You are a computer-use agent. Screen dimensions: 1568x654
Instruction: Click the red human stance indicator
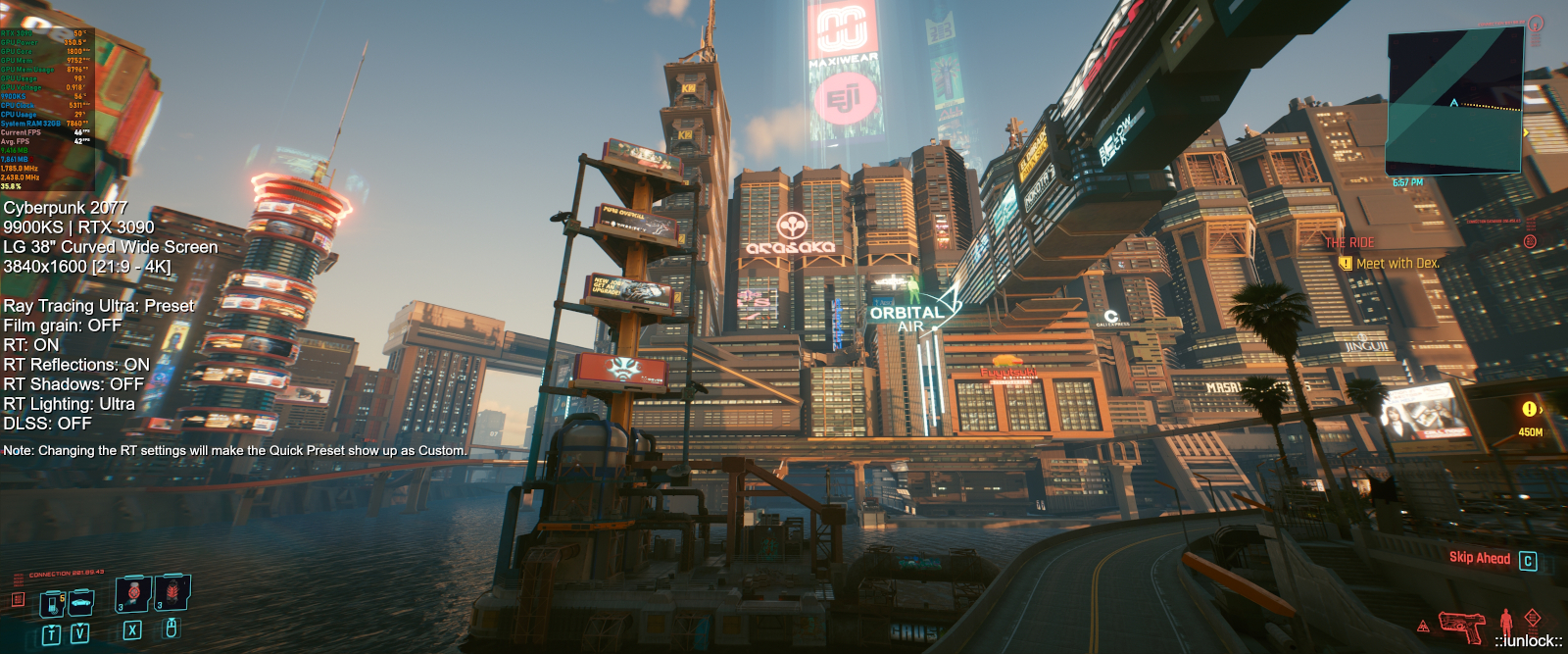coord(1505,622)
